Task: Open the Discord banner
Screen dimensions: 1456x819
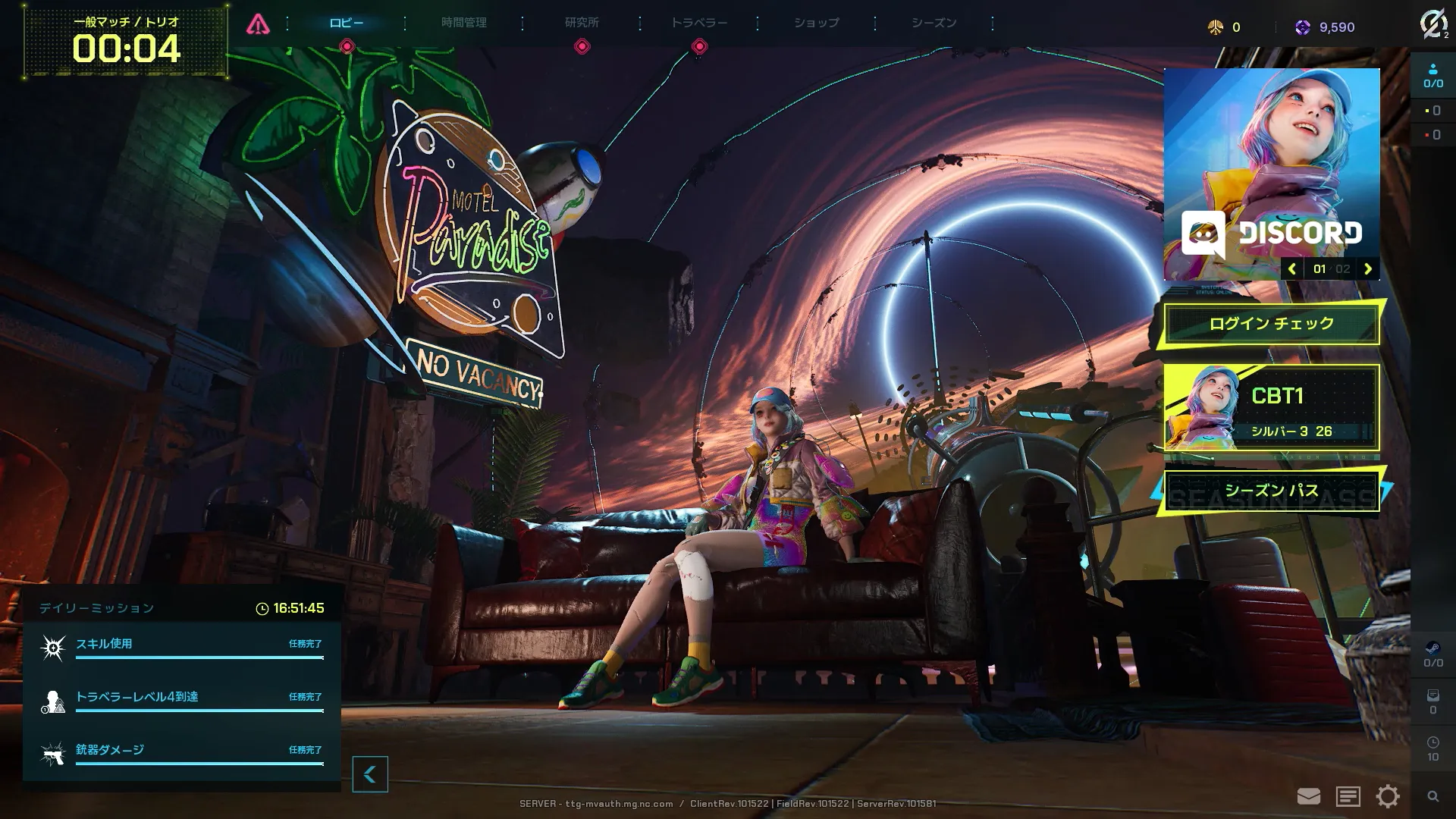Action: 1271,167
